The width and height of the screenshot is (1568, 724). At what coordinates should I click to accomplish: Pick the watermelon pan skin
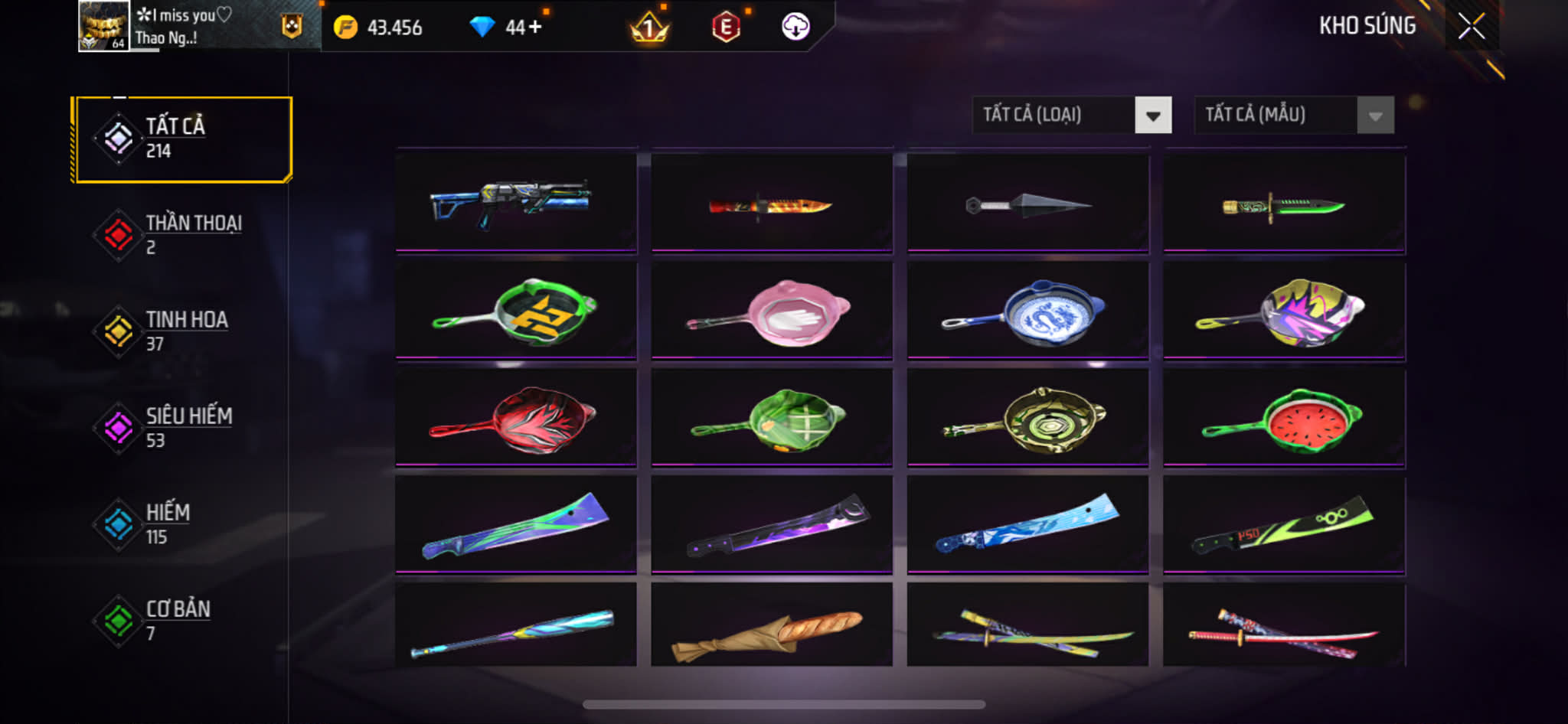(1284, 419)
